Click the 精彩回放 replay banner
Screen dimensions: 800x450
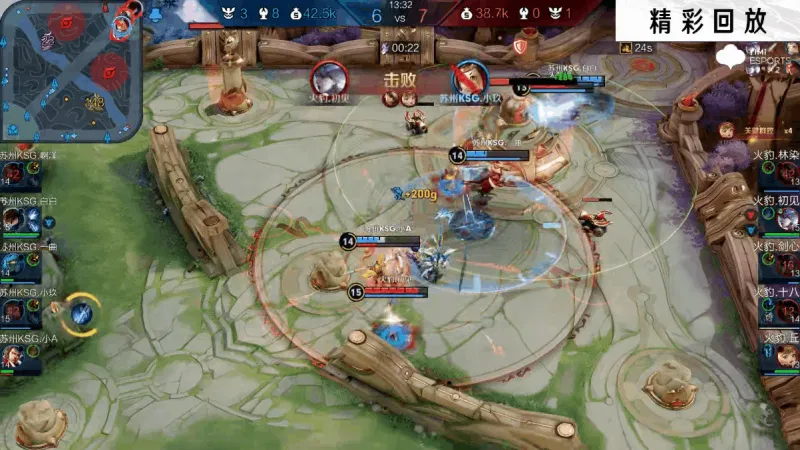click(x=707, y=21)
